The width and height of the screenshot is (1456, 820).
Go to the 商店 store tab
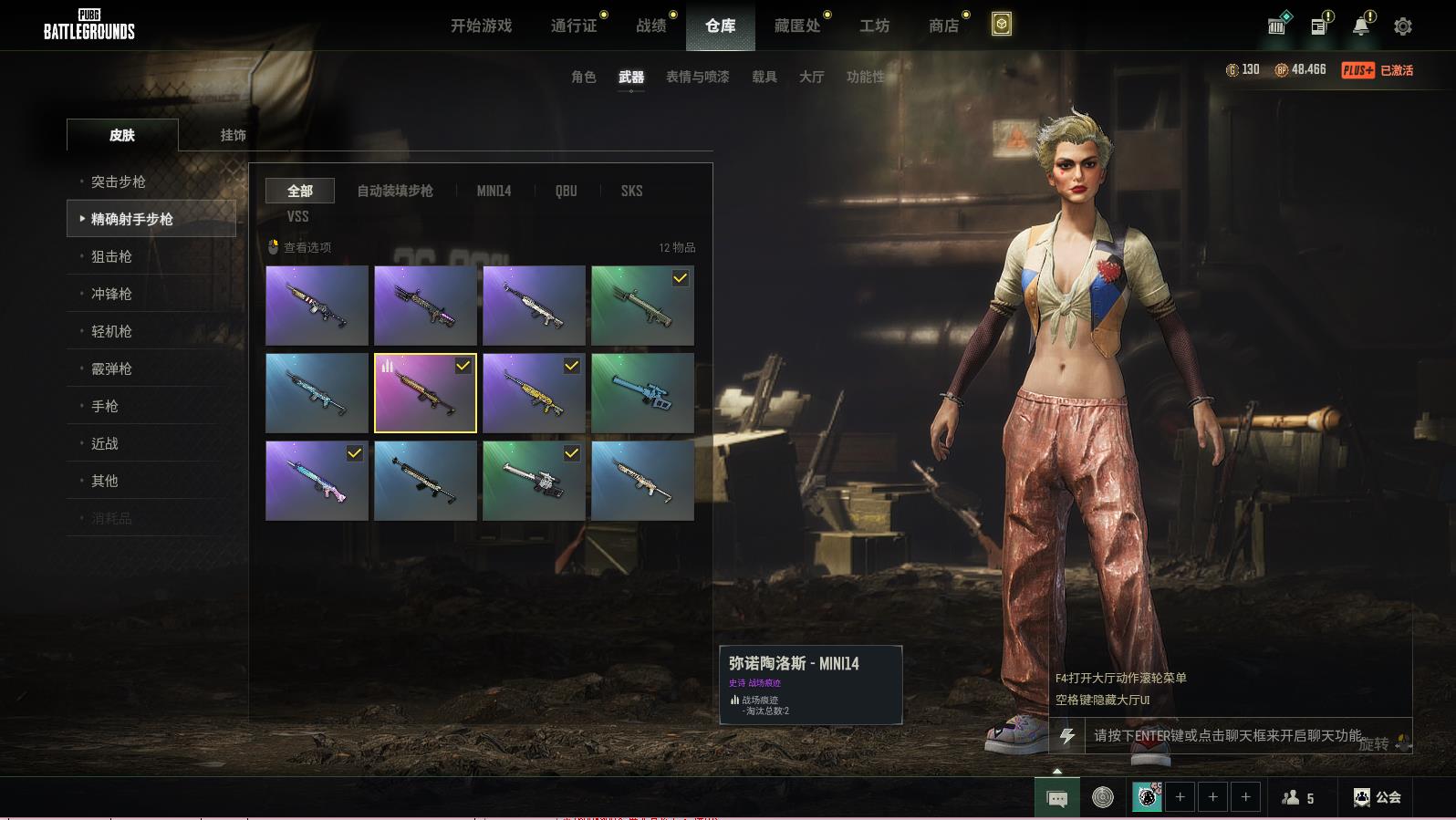pos(944,26)
